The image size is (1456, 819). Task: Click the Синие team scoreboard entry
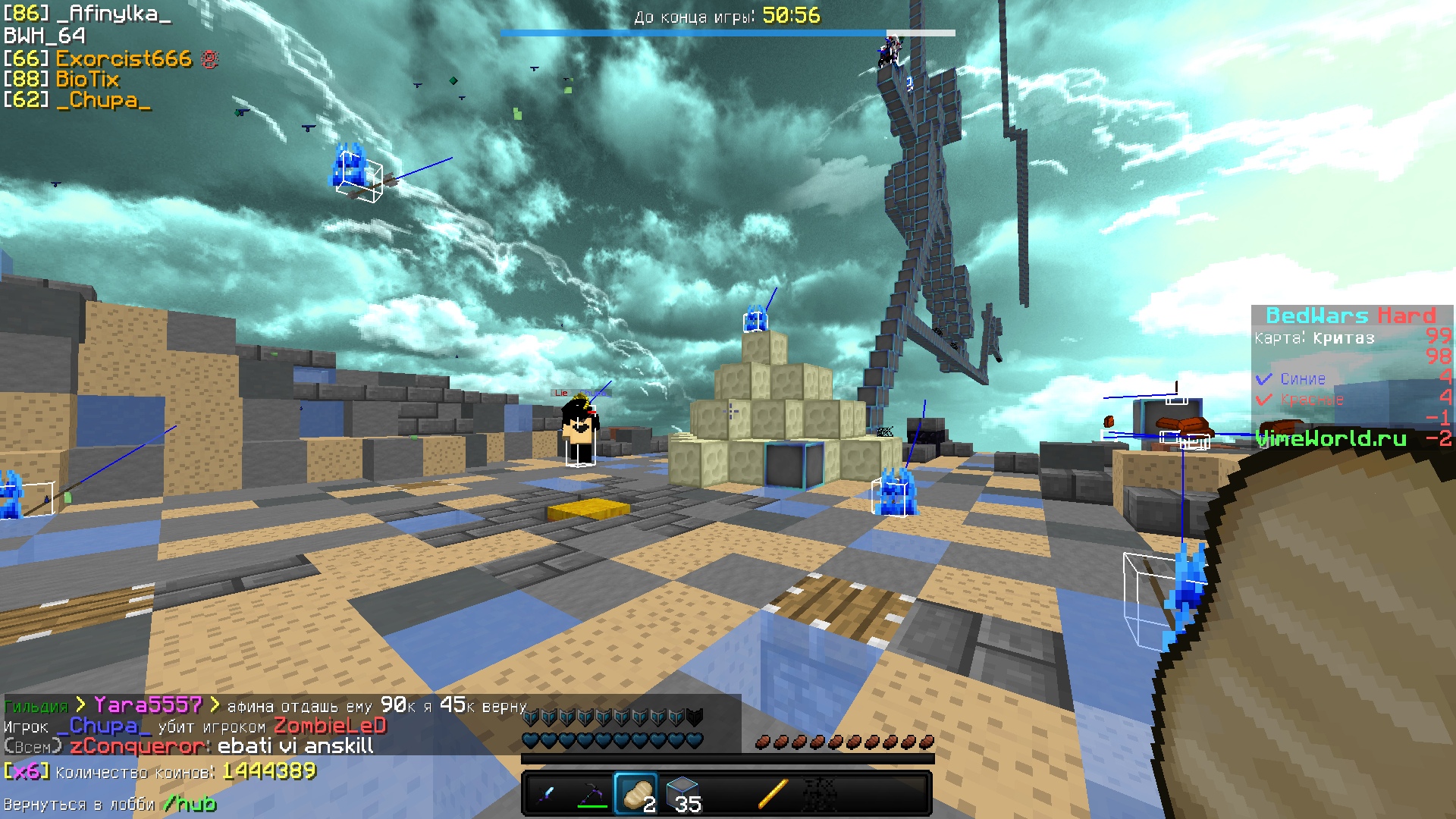tap(1303, 379)
